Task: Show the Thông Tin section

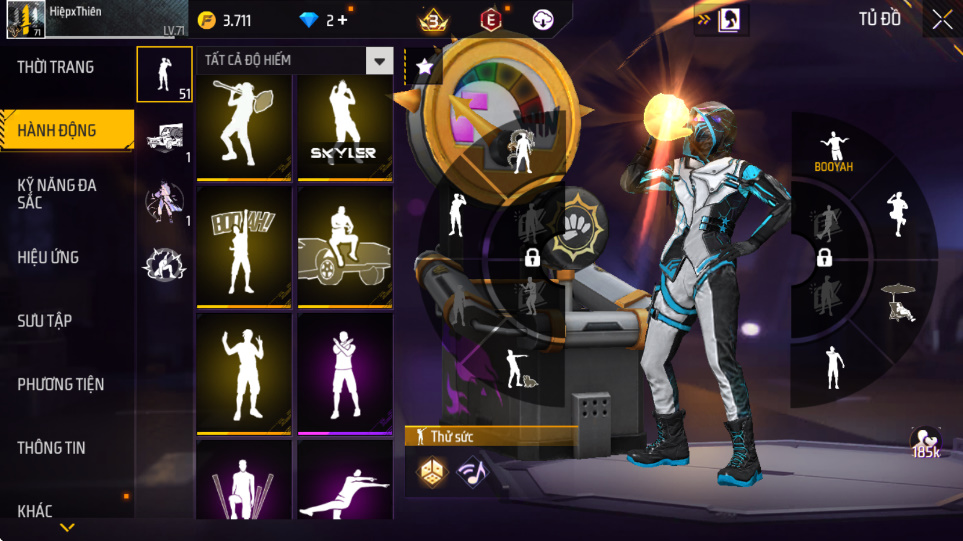Action: (x=52, y=448)
